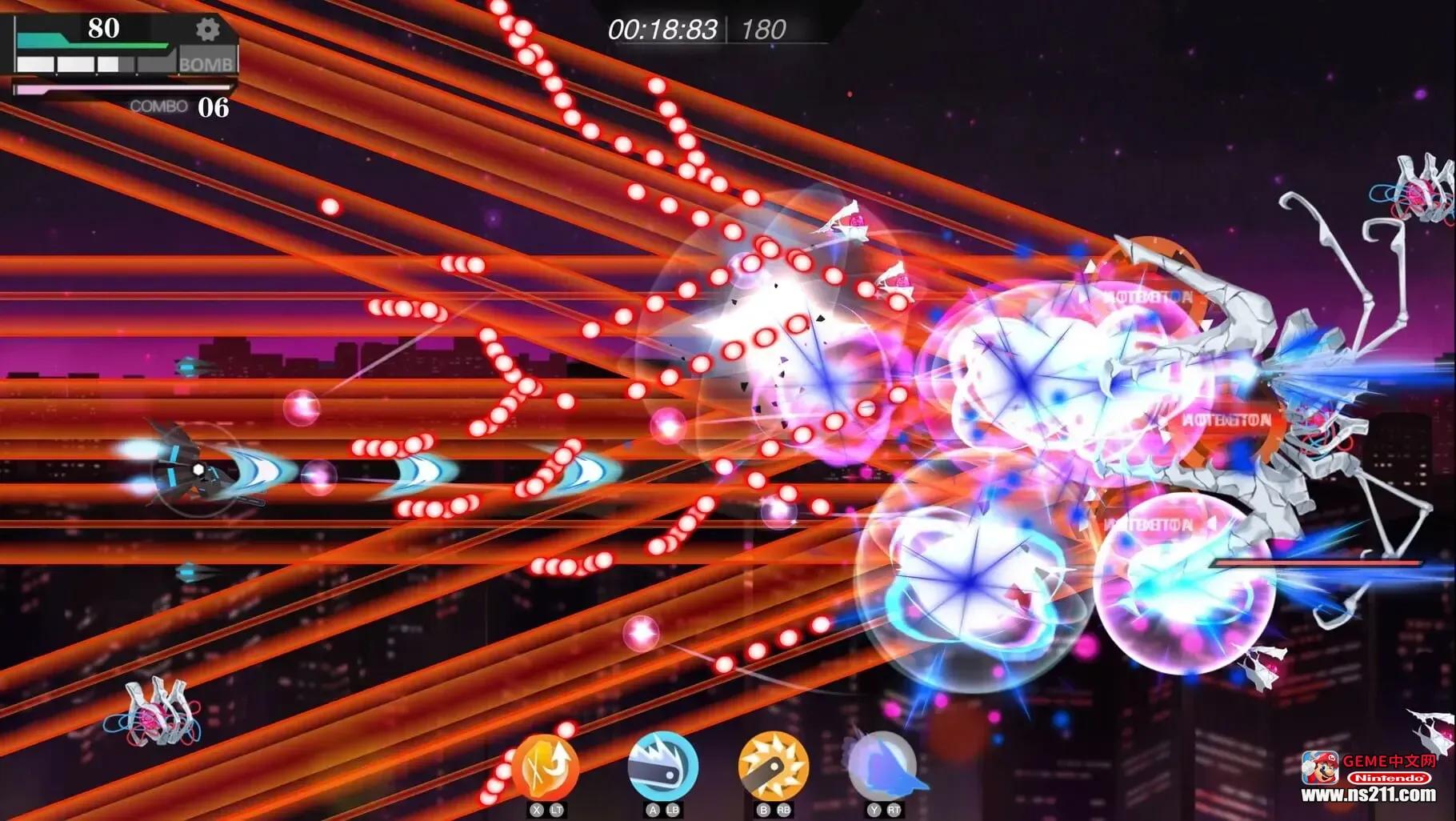1456x821 pixels.
Task: Activate the orange spinning burst skill
Action: (x=773, y=766)
